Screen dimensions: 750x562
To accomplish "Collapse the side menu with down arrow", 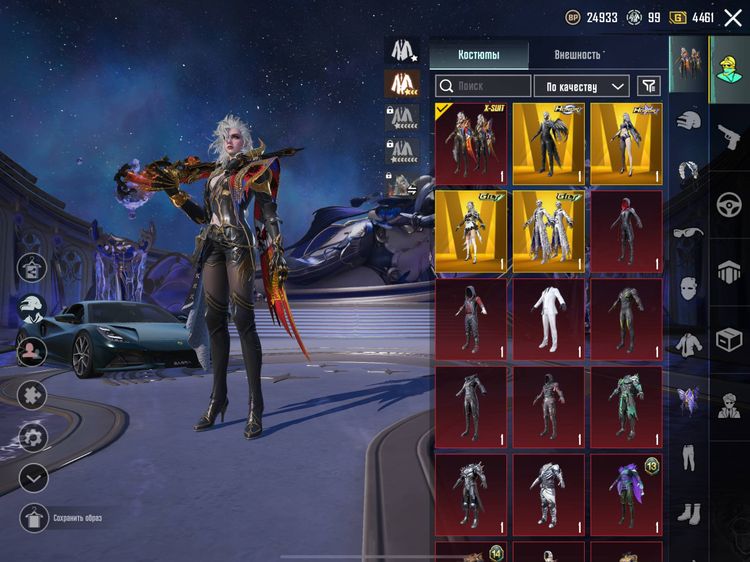I will 33,478.
